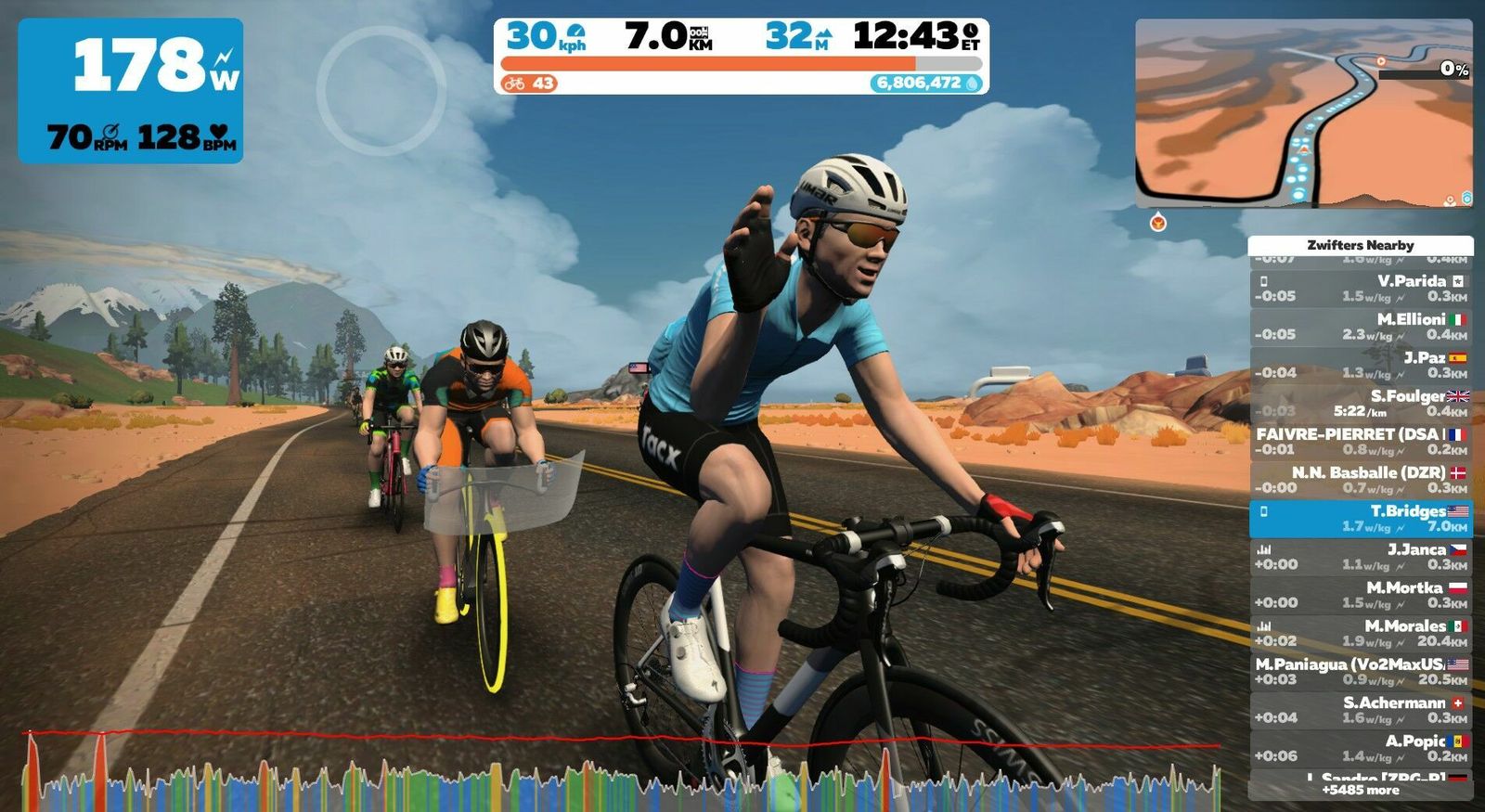Click the Zwifters Nearby header

point(1361,245)
